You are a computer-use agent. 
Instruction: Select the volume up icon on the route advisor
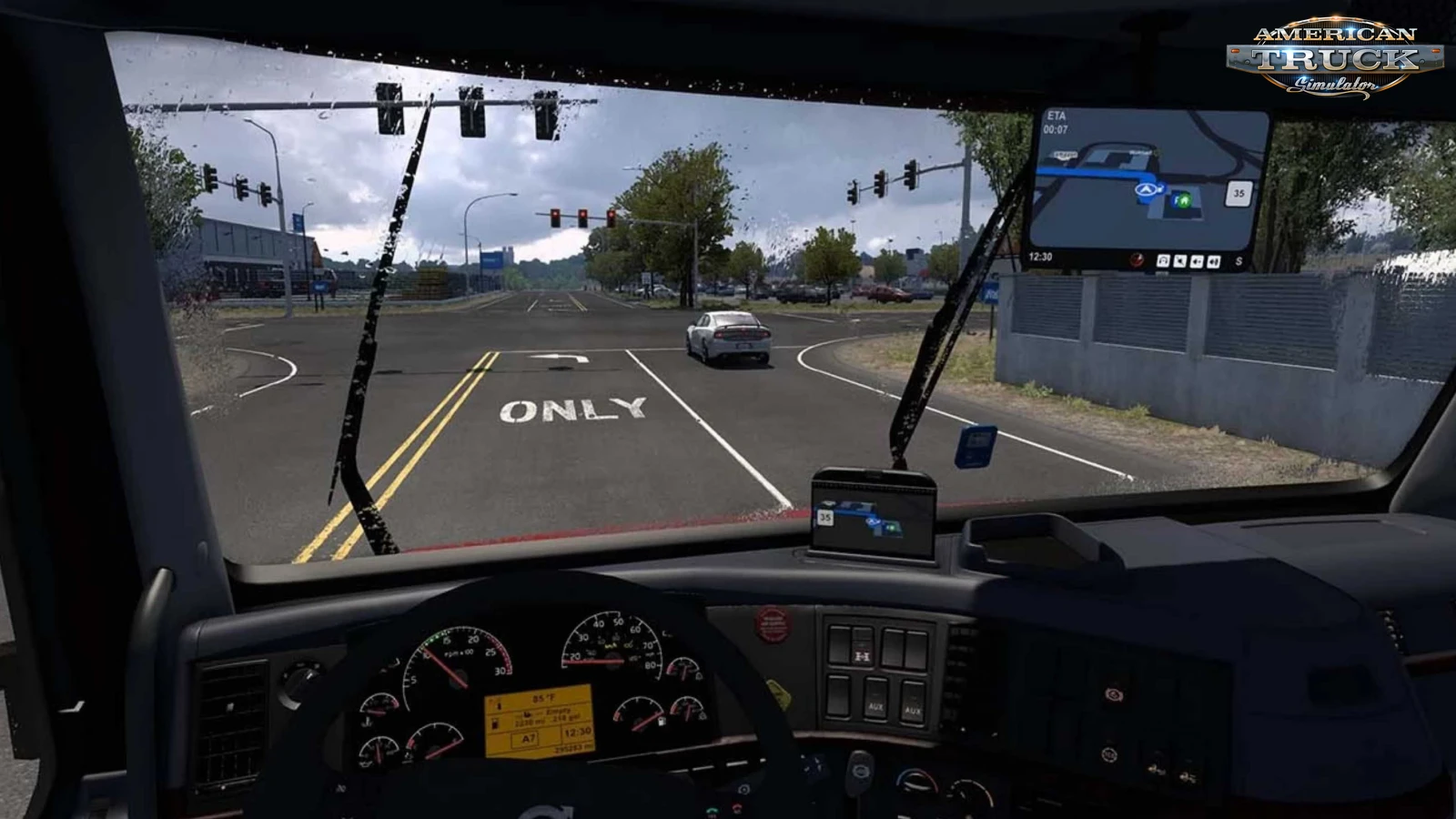point(1214,260)
